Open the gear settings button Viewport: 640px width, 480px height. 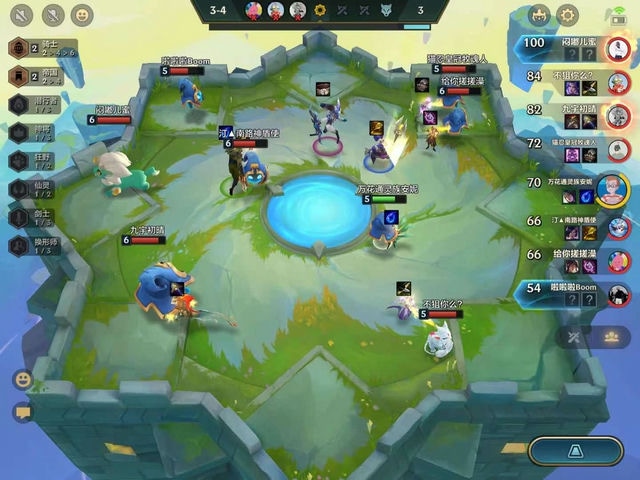pos(568,14)
